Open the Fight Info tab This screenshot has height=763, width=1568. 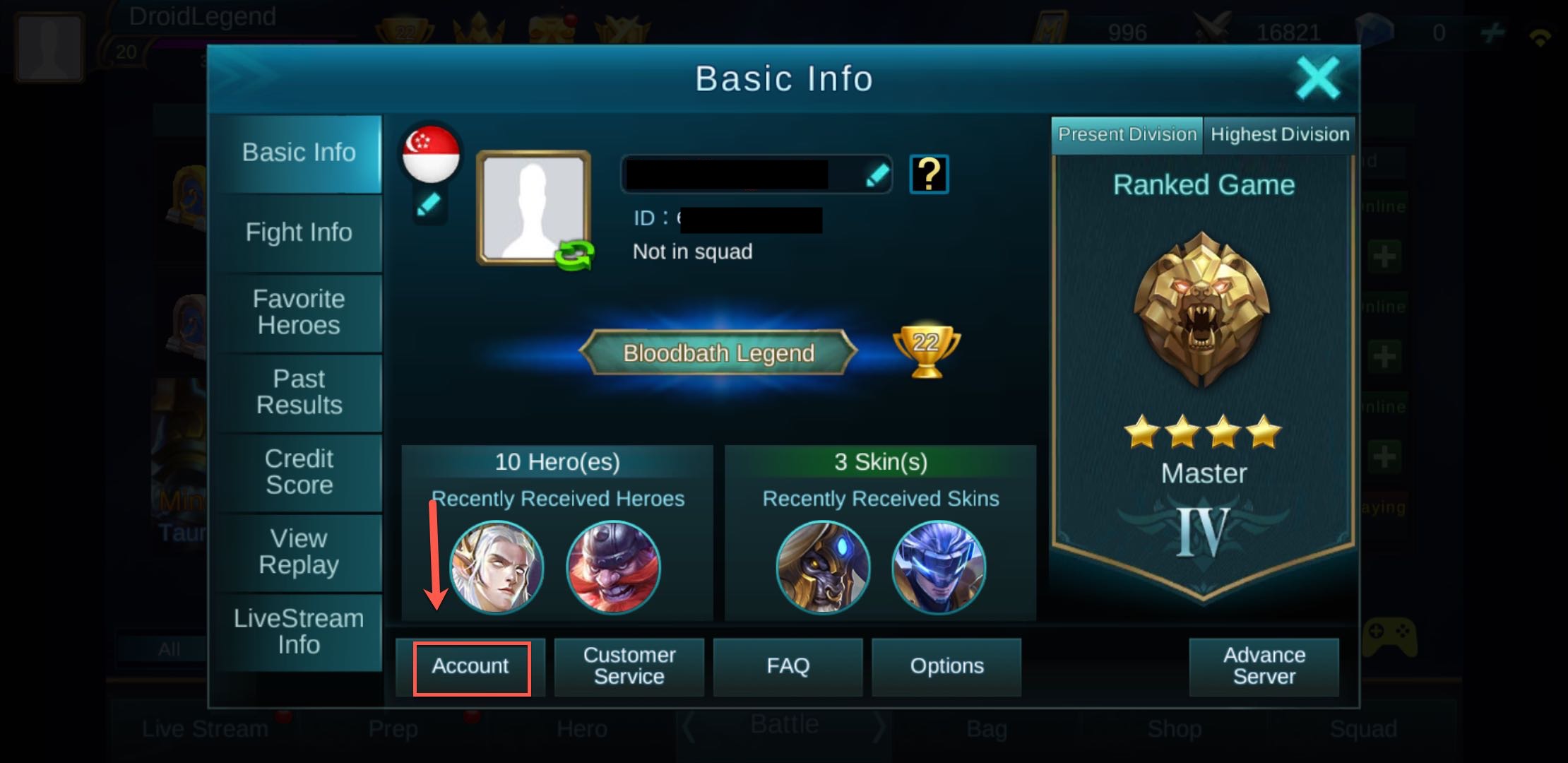299,232
